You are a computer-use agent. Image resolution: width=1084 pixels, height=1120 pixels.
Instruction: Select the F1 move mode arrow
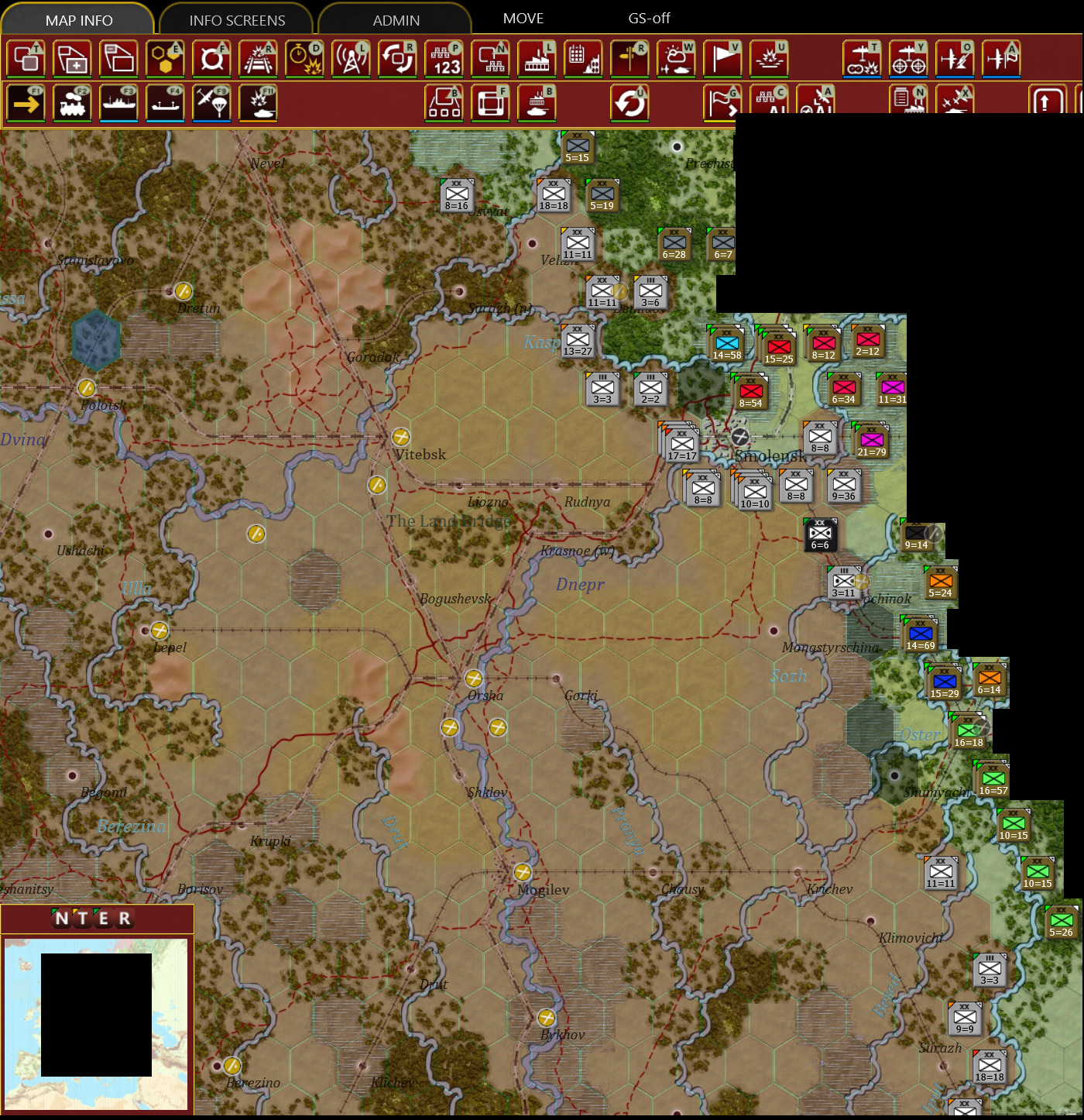click(27, 102)
